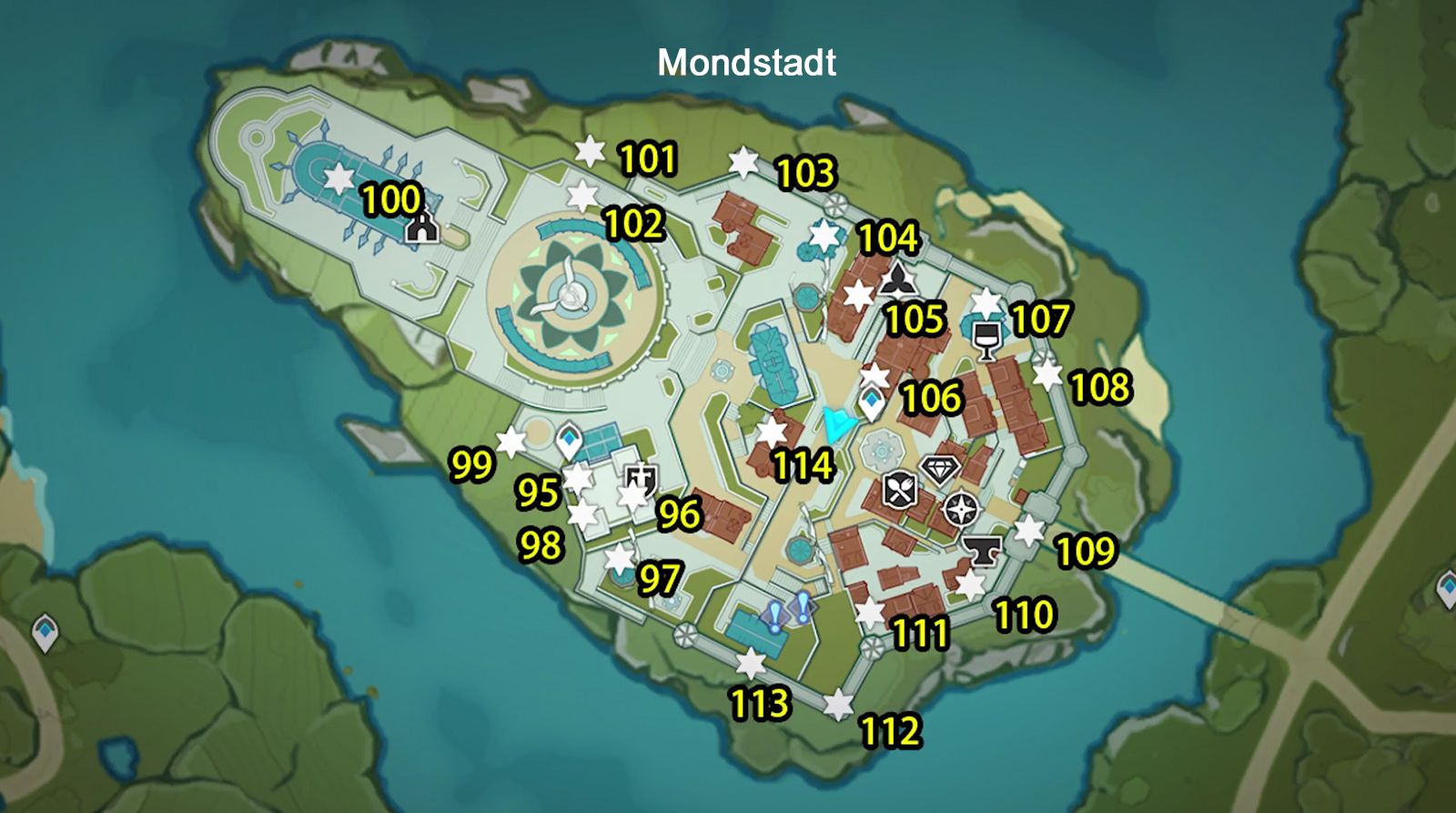Click star marker 108 on the east wall

tap(1046, 373)
